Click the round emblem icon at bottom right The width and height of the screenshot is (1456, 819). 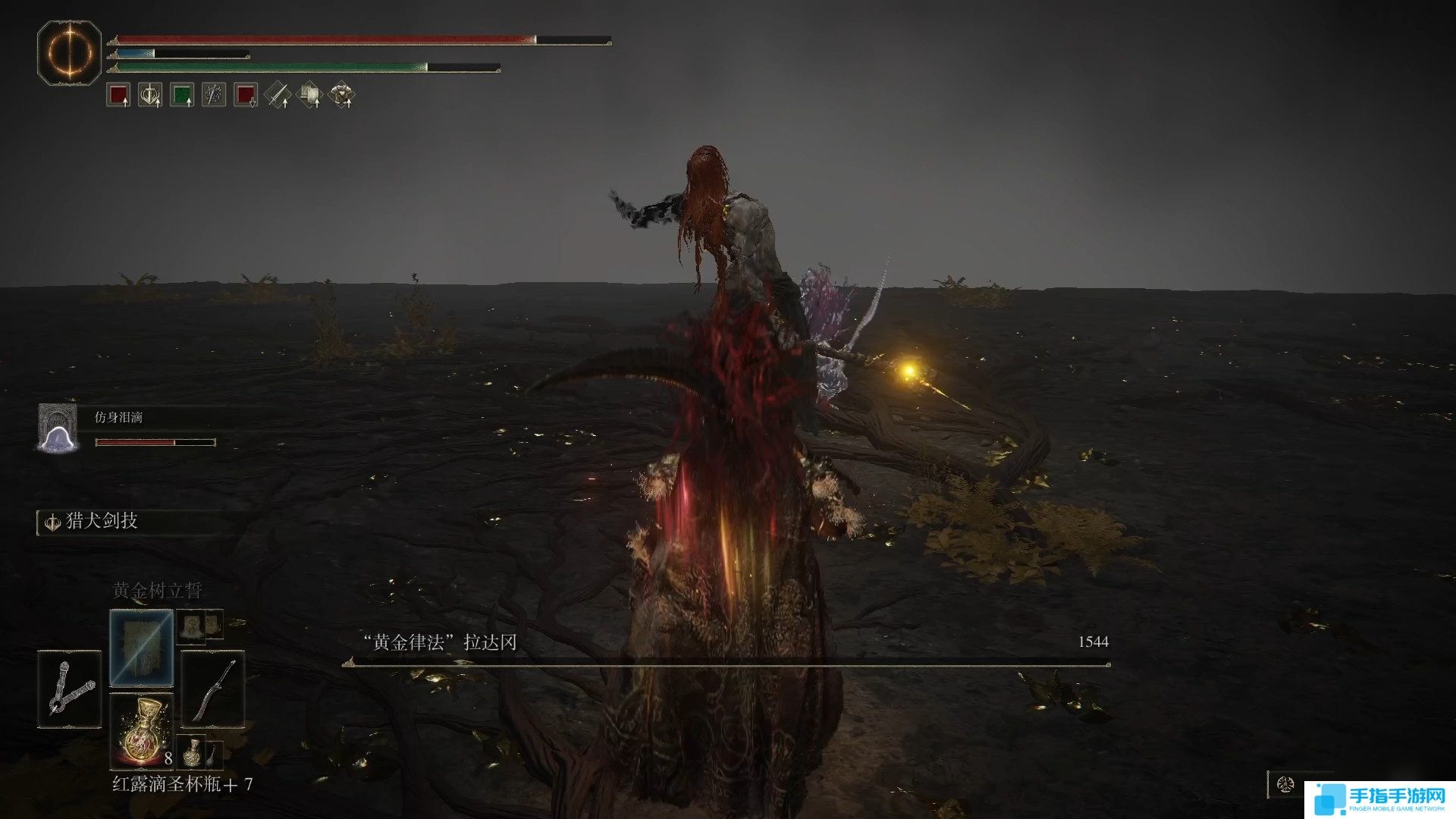tap(1285, 784)
